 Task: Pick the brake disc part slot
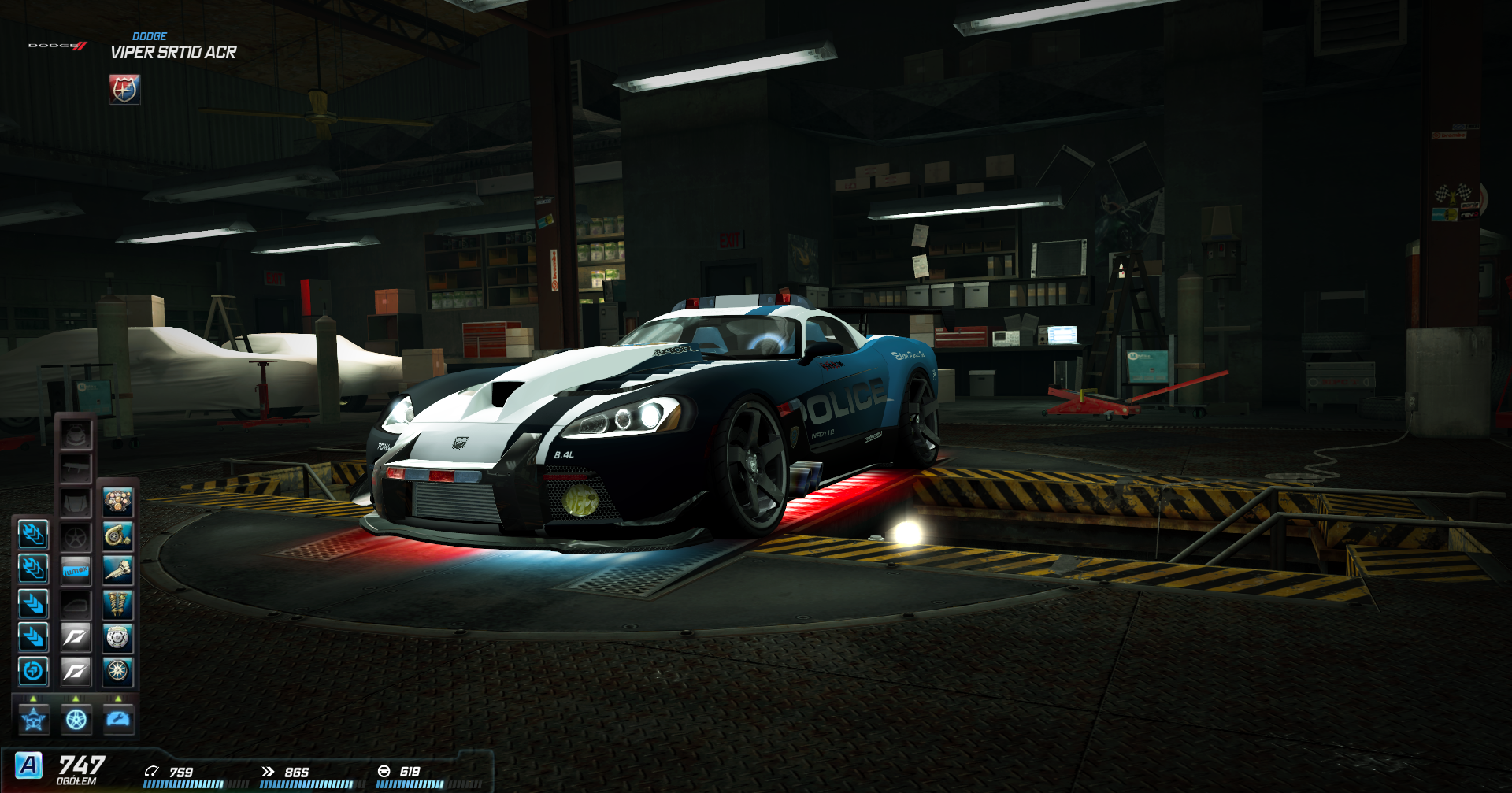[118, 637]
